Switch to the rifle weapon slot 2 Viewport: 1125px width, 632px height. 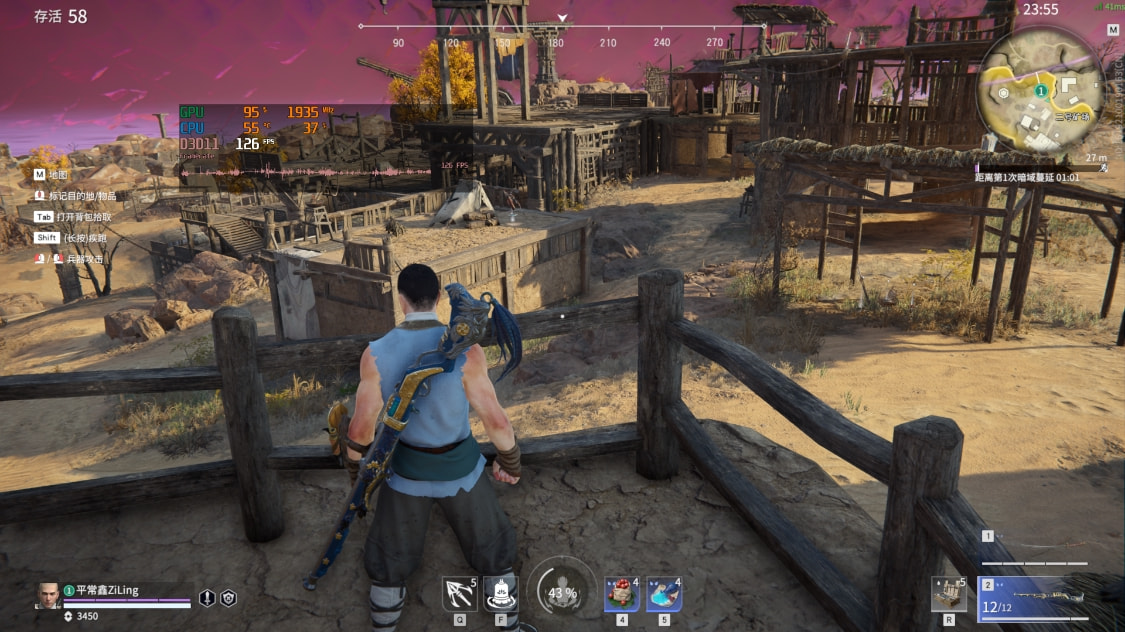click(1040, 597)
